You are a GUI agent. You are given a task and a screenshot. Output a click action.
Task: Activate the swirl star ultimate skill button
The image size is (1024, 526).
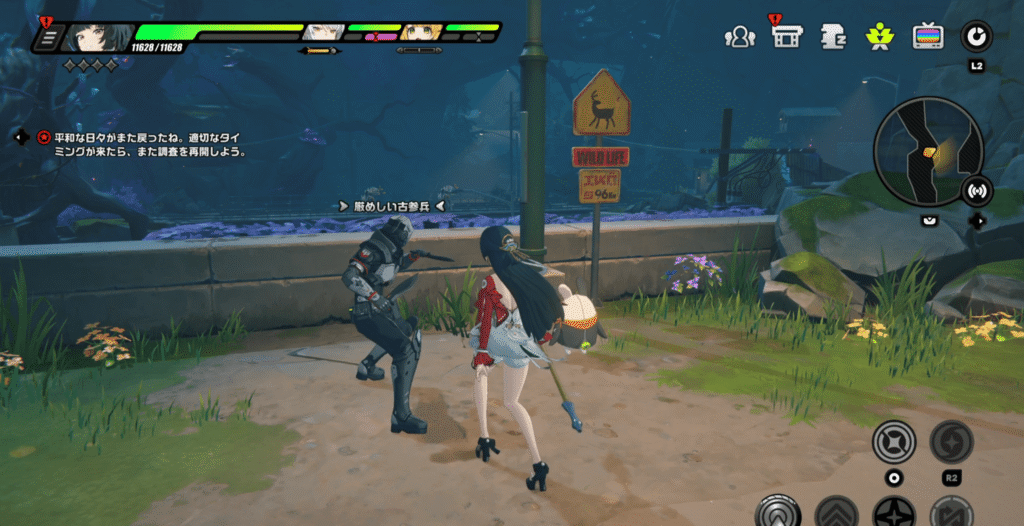coord(951,442)
